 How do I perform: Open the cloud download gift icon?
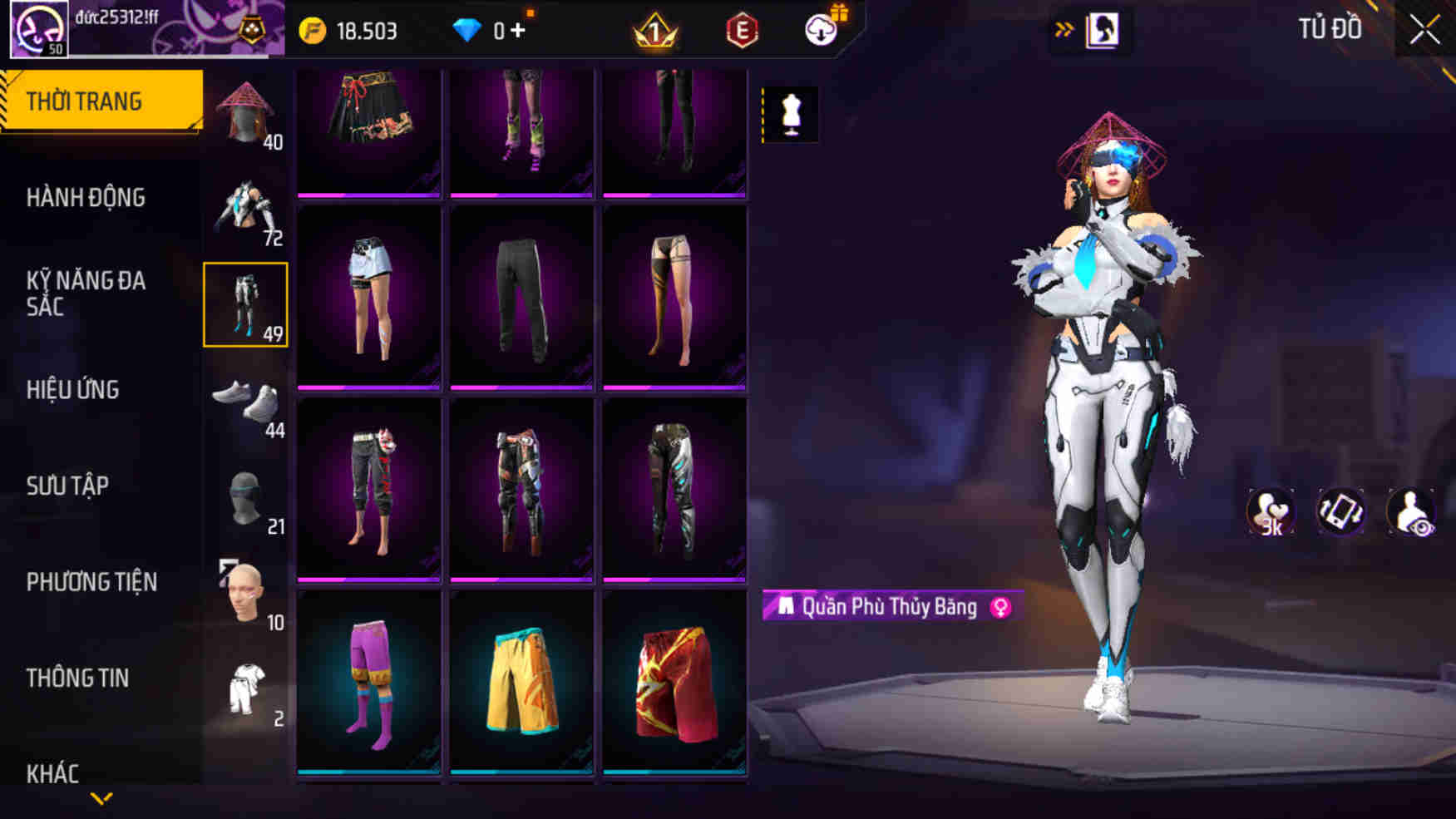pyautogui.click(x=822, y=30)
